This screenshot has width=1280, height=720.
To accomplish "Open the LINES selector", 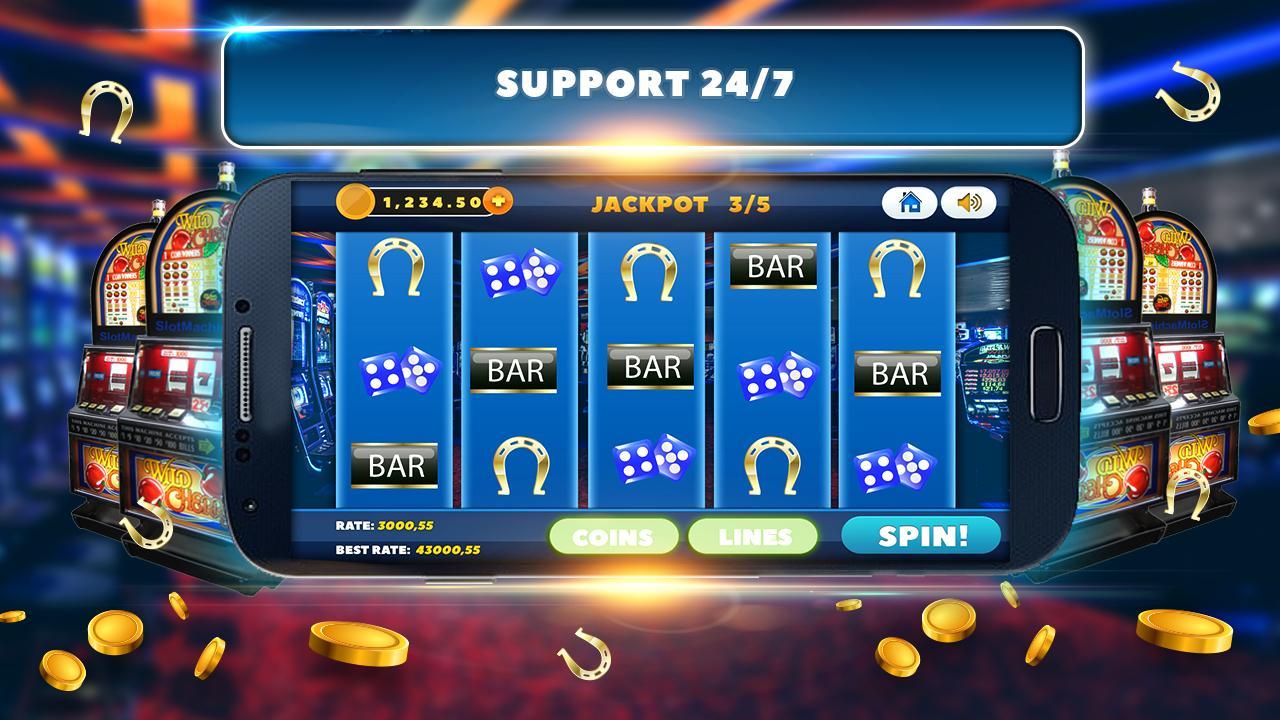I will pos(752,537).
